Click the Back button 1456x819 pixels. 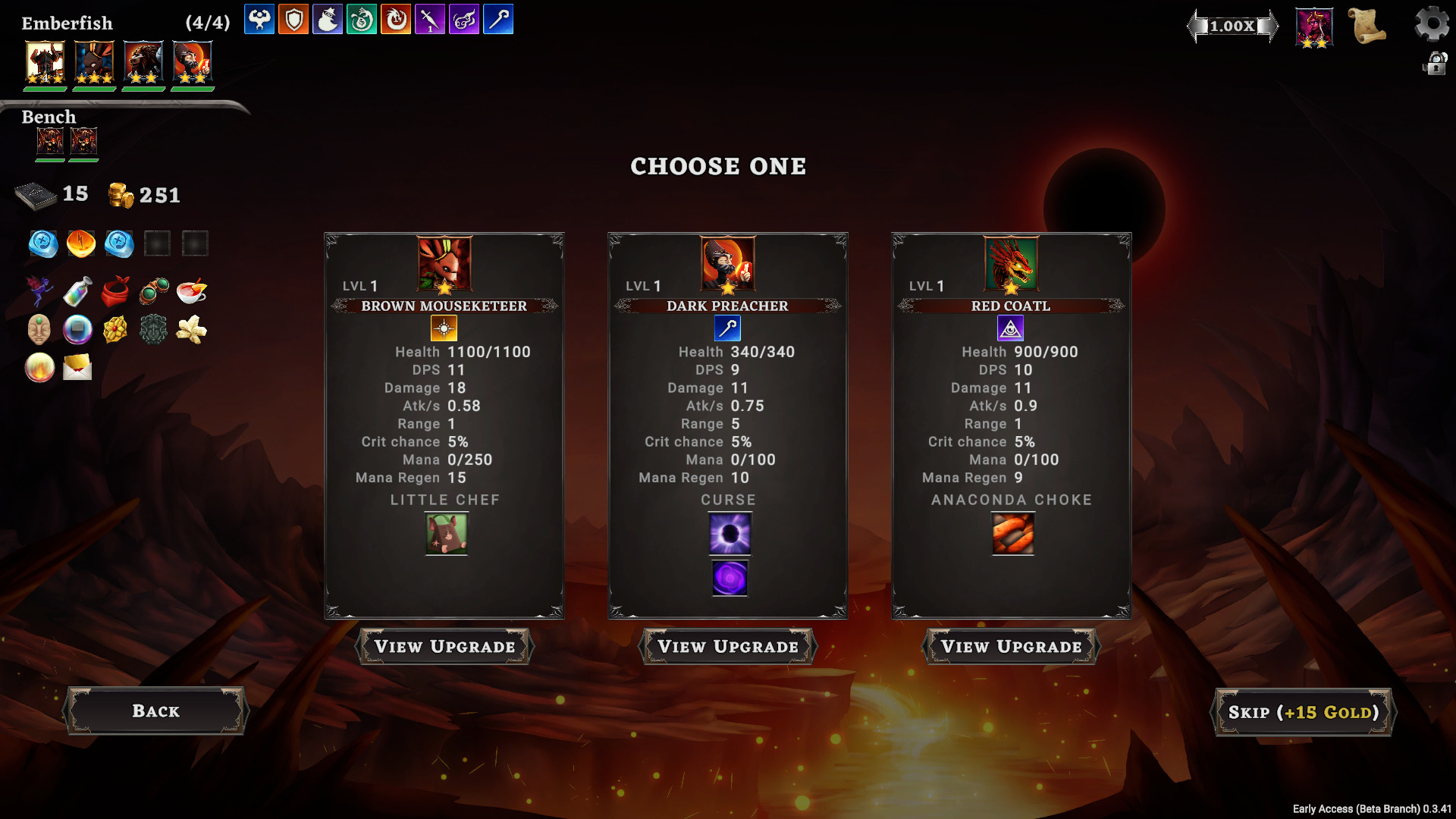coord(155,711)
